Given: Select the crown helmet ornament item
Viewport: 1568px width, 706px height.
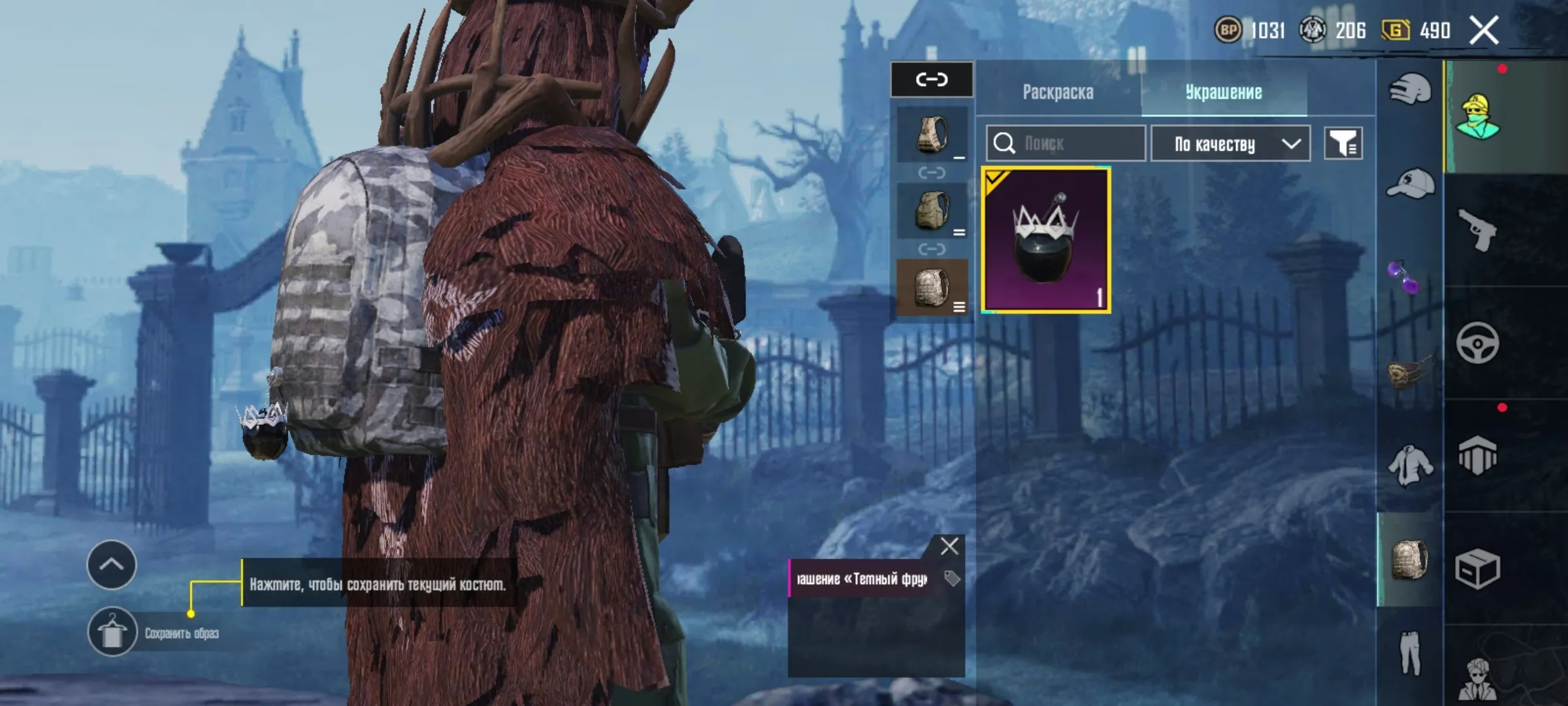Looking at the screenshot, I should [x=1046, y=240].
